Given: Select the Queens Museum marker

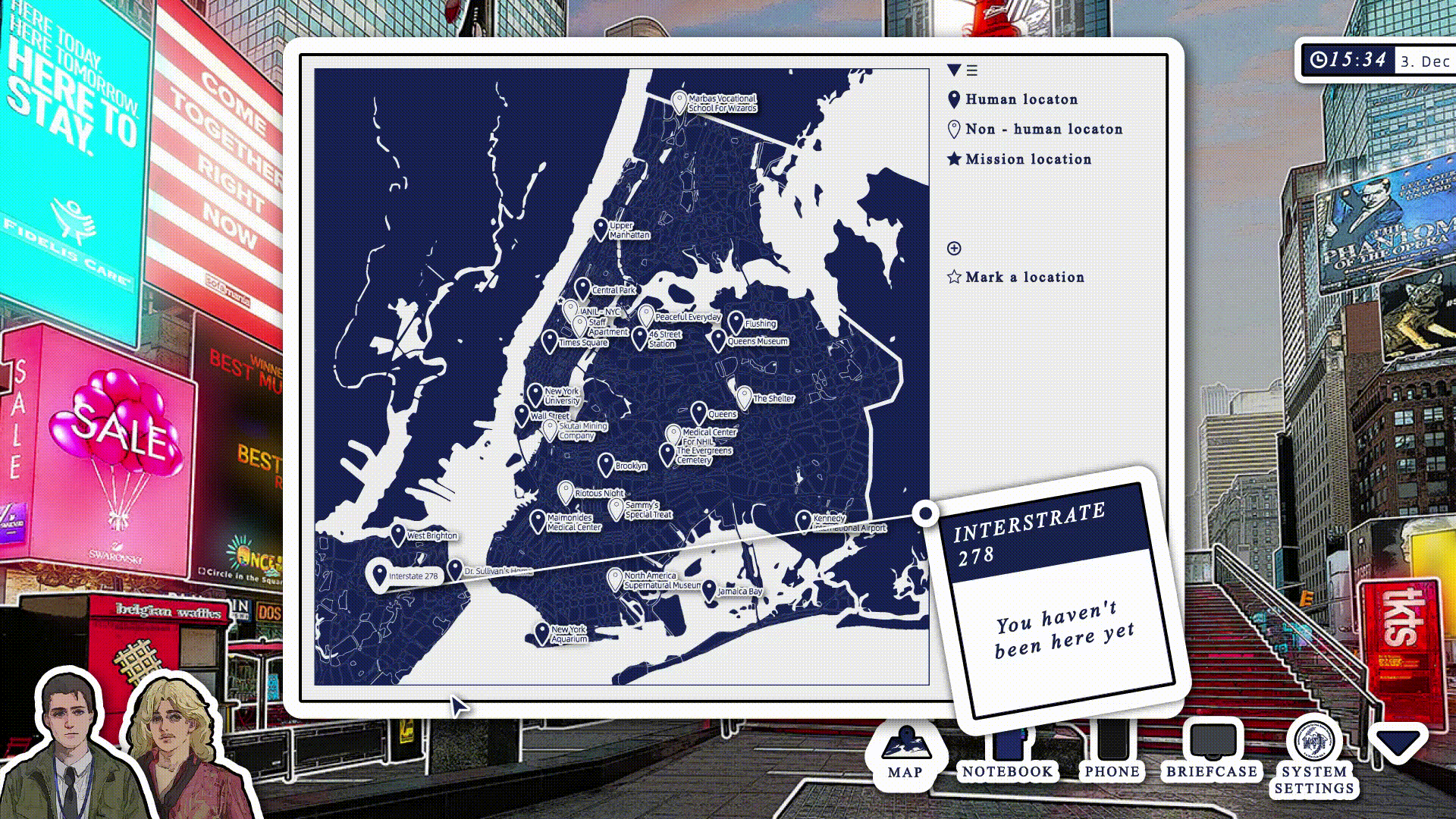Looking at the screenshot, I should (718, 339).
